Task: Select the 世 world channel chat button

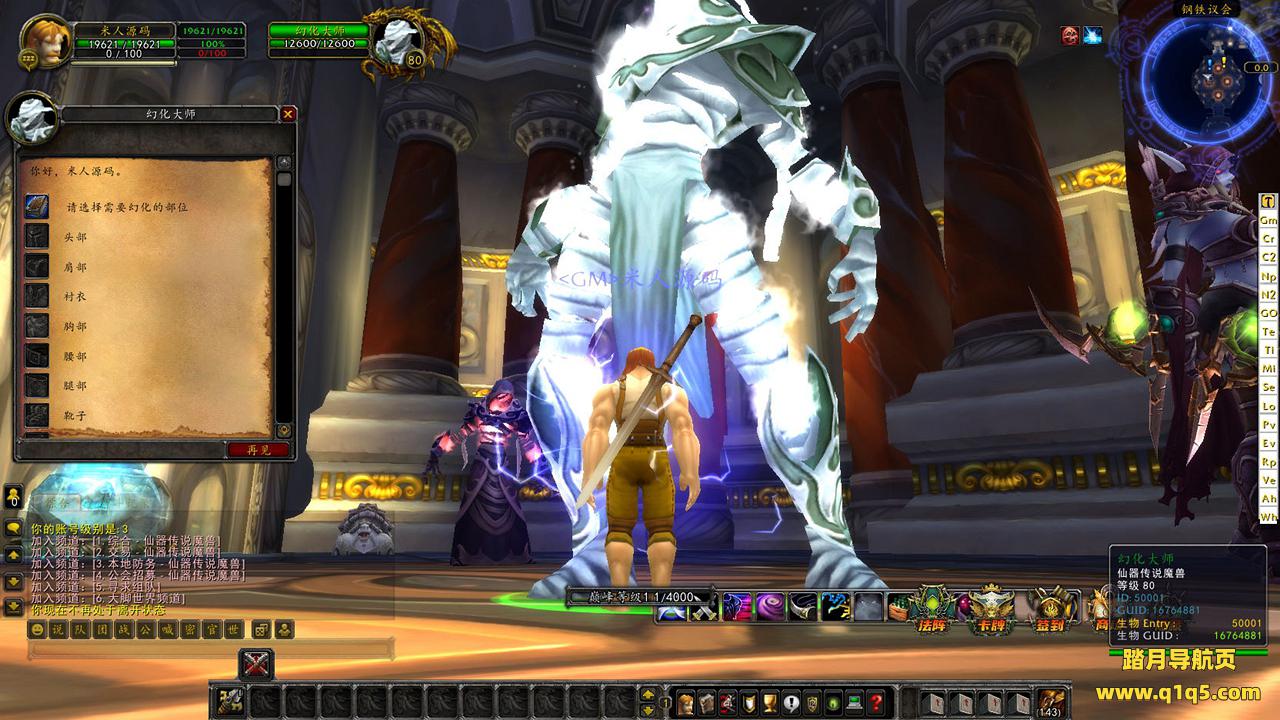Action: pos(233,630)
